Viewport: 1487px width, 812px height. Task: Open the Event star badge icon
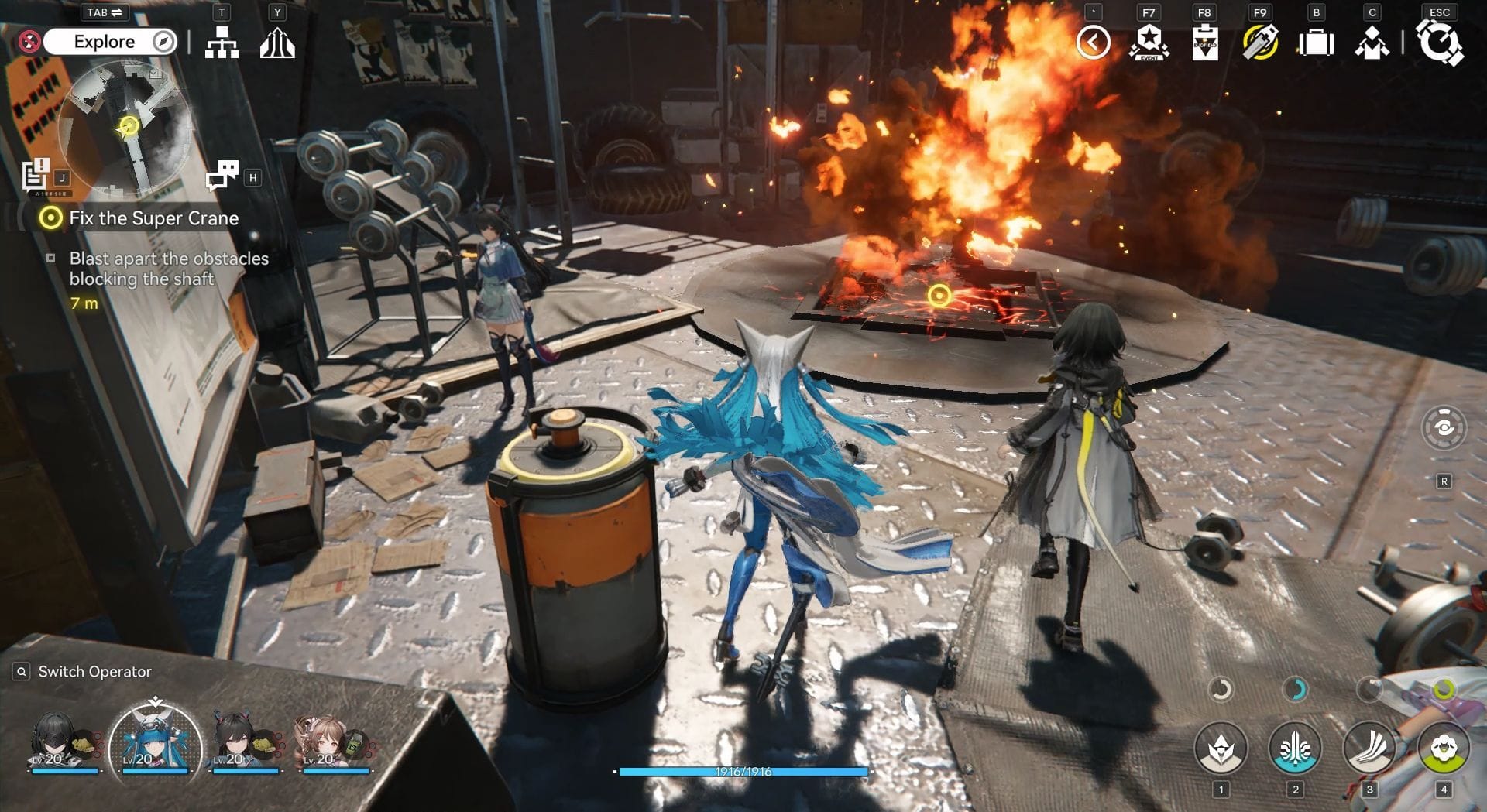coord(1149,43)
